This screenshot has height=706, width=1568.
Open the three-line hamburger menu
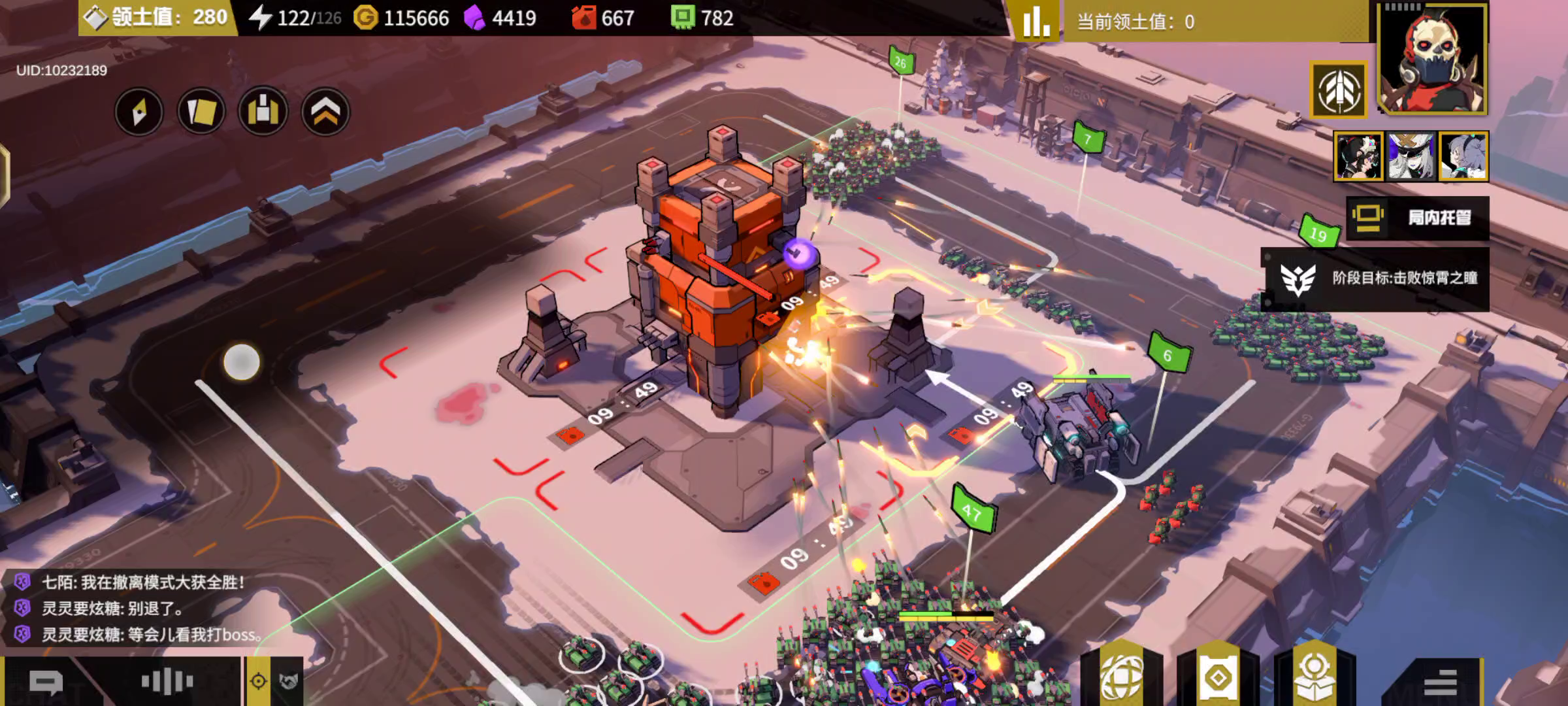click(x=1440, y=682)
